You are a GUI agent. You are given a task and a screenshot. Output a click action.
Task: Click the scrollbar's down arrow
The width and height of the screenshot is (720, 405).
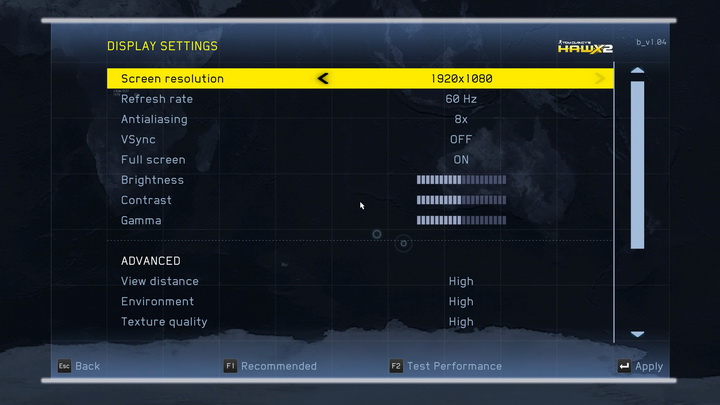(637, 334)
